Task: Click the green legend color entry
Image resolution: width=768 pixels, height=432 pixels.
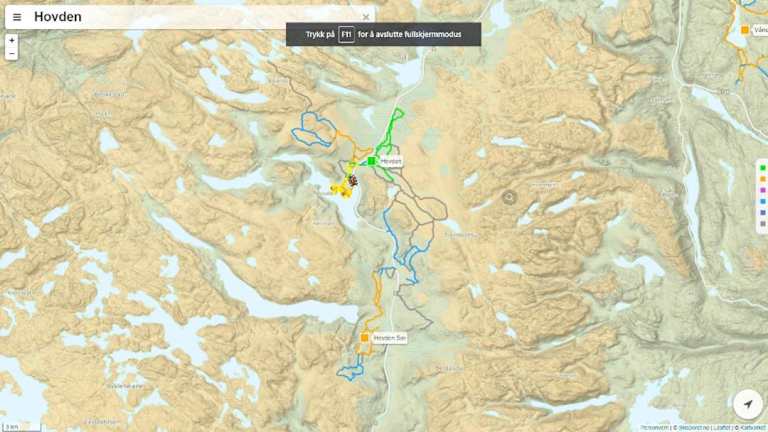Action: pos(763,167)
